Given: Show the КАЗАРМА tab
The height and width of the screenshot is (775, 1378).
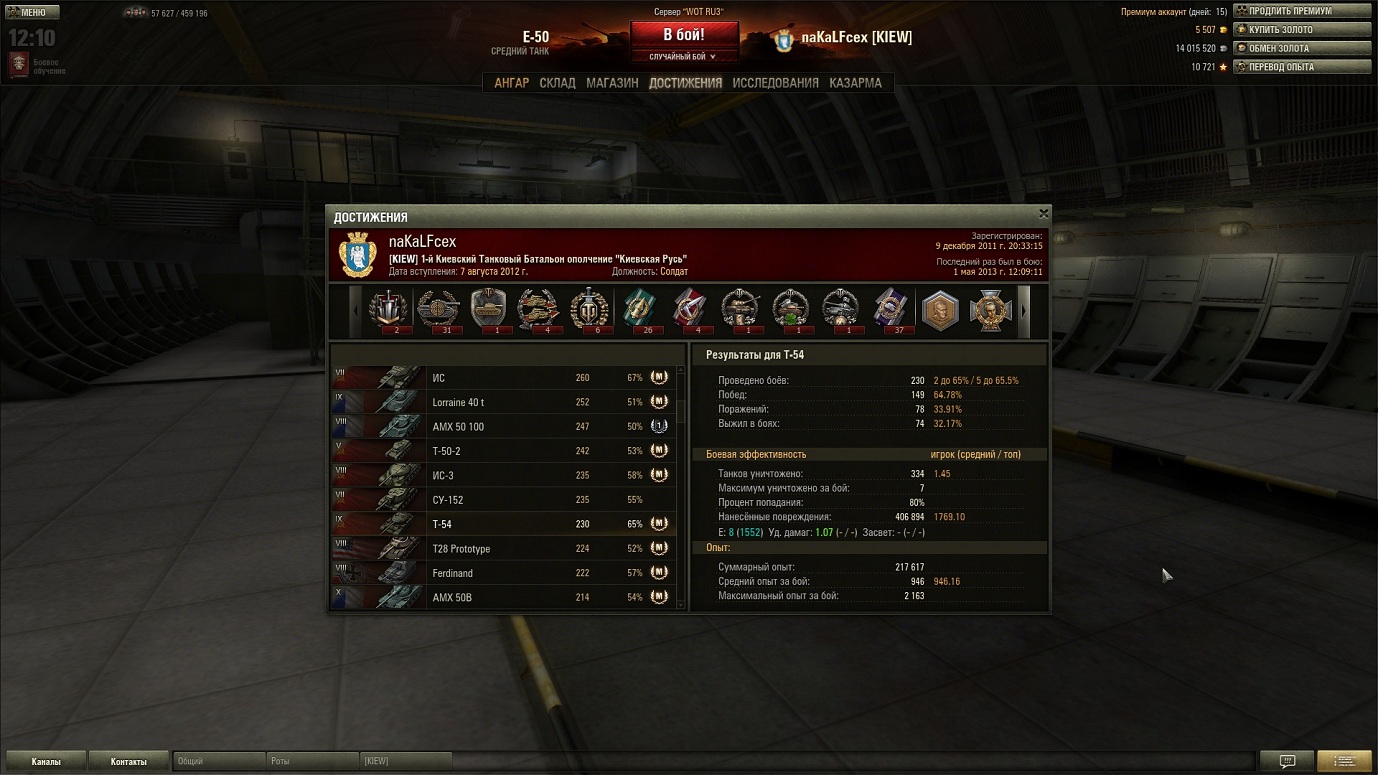Looking at the screenshot, I should pos(855,83).
